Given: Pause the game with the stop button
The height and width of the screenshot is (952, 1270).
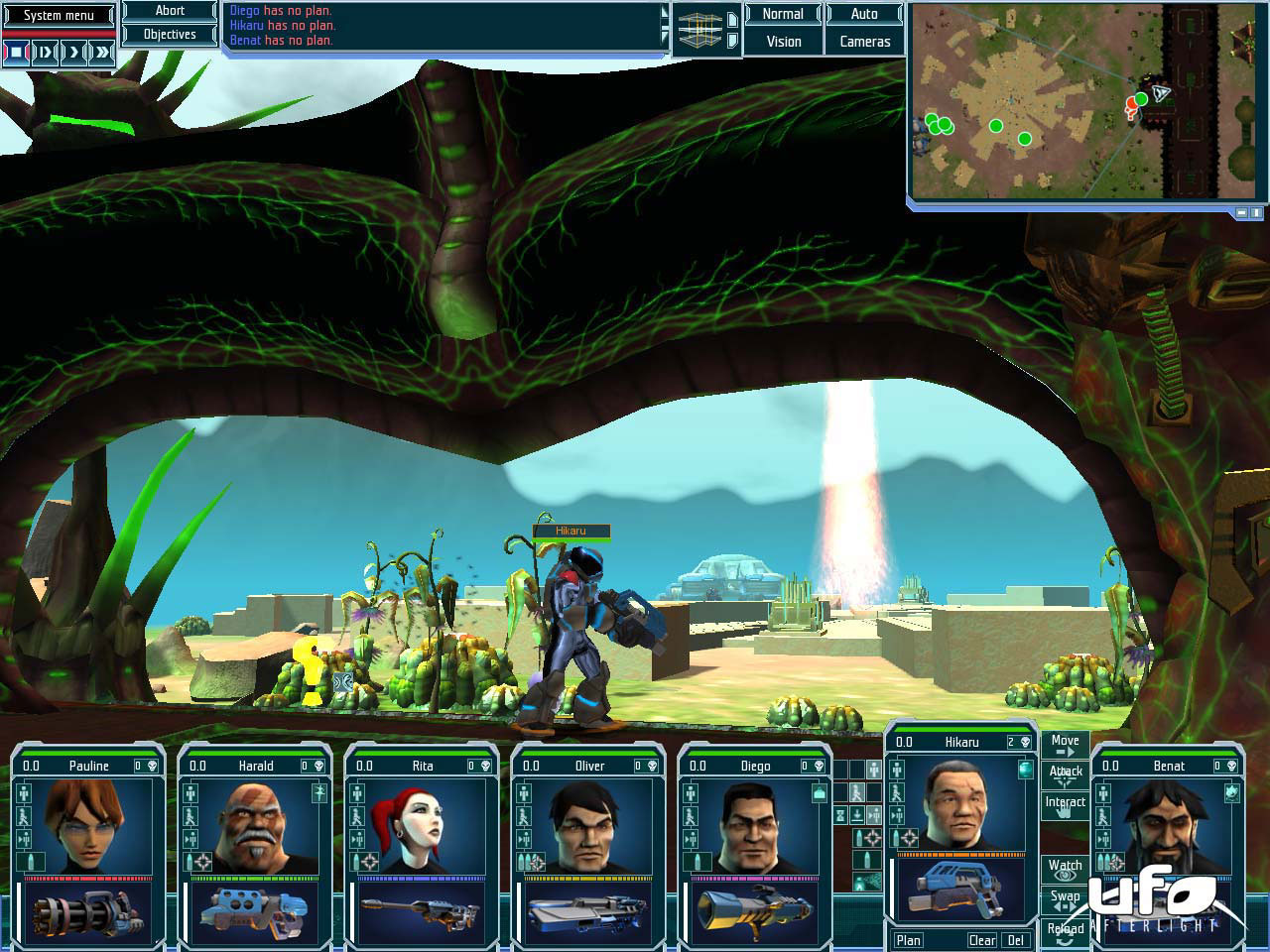Looking at the screenshot, I should point(17,53).
